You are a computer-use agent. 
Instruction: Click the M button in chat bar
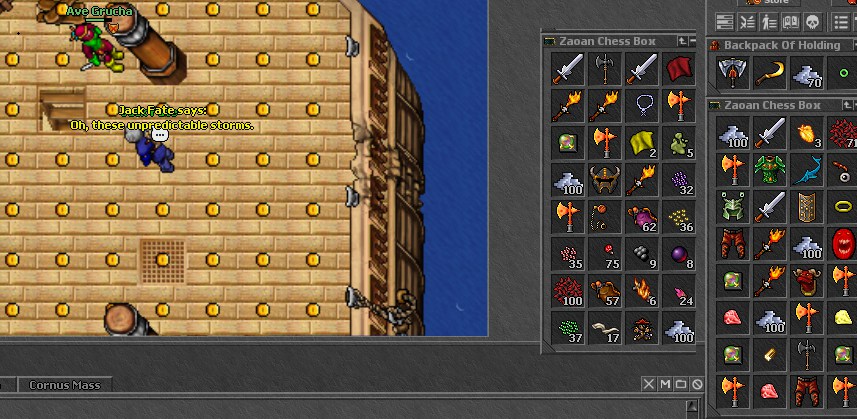(665, 385)
